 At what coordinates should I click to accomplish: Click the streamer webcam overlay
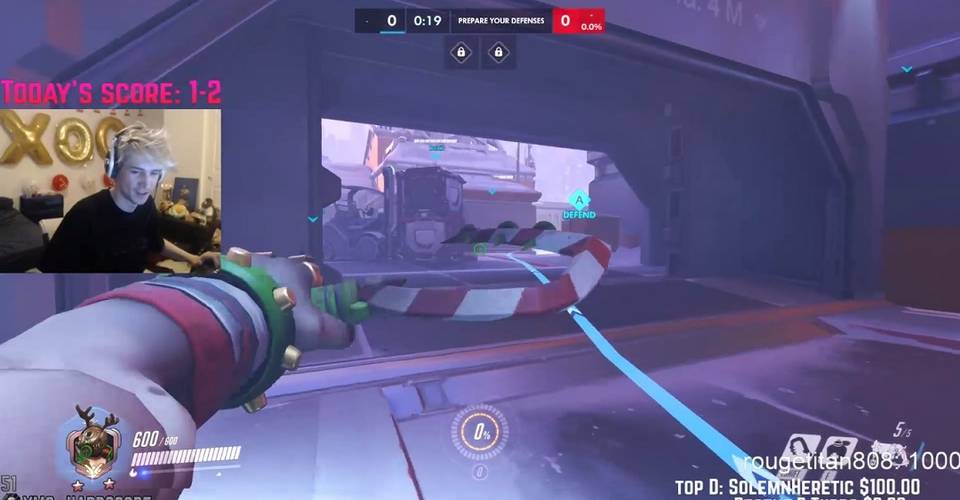pos(110,190)
